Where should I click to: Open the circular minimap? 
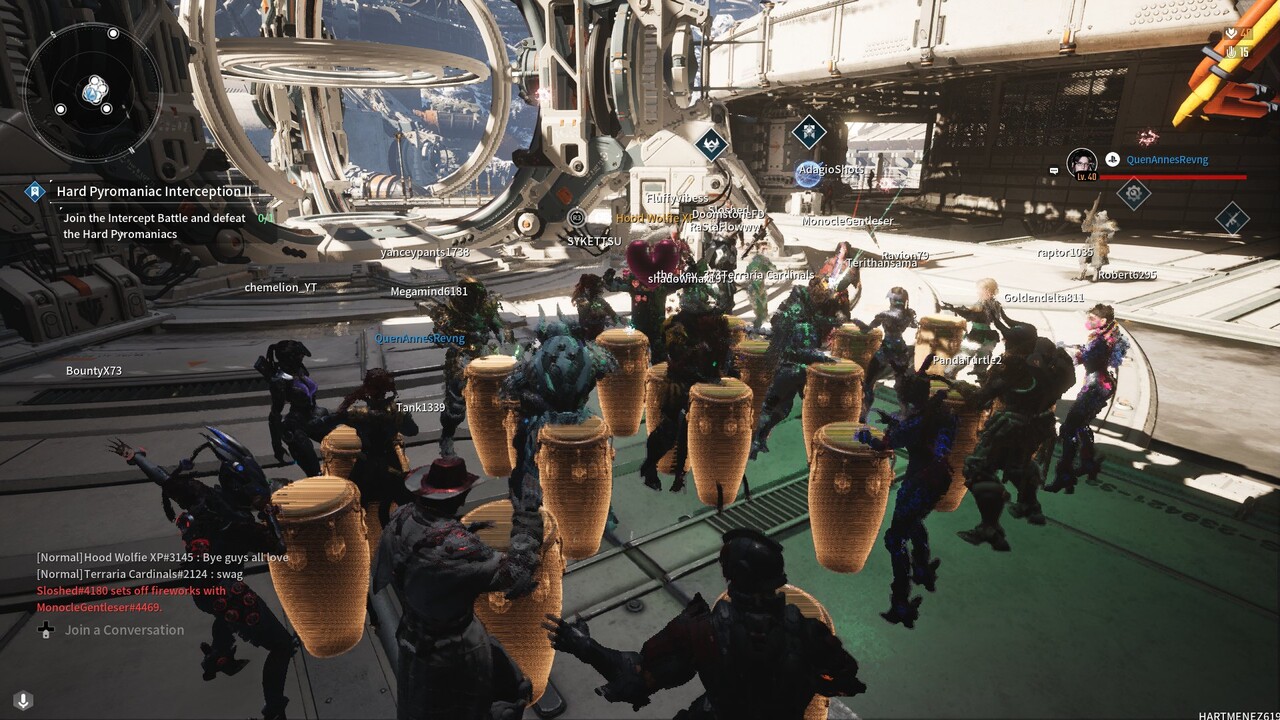point(93,92)
